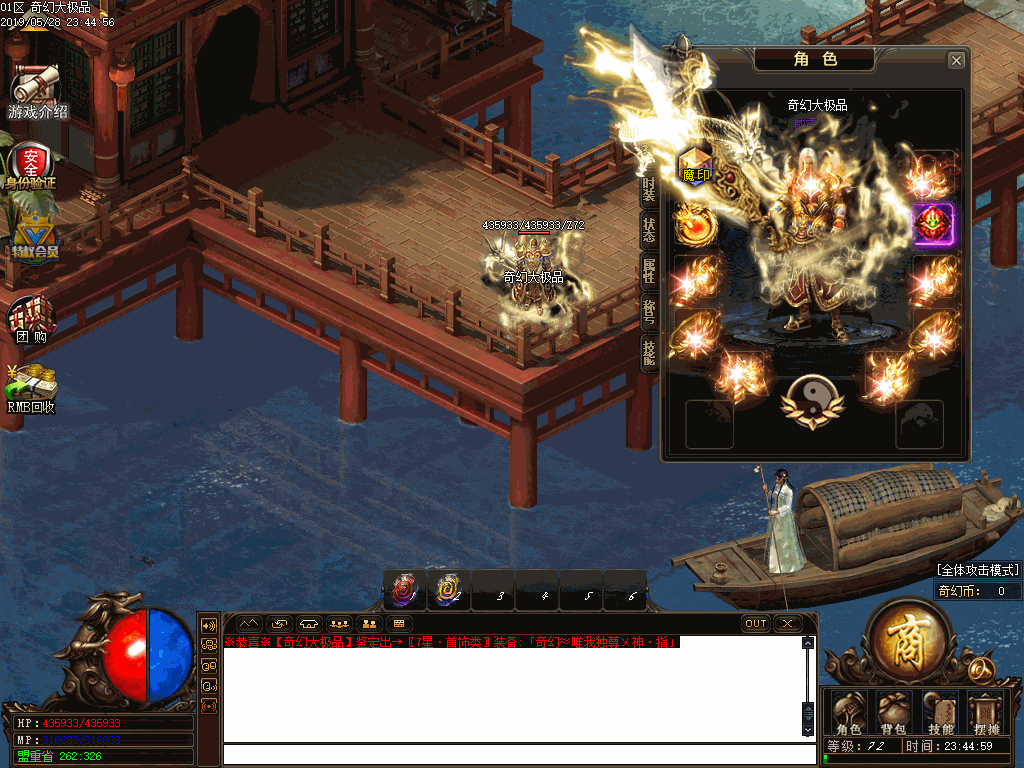
Task: Click the OUT button above the chat
Action: coord(756,623)
